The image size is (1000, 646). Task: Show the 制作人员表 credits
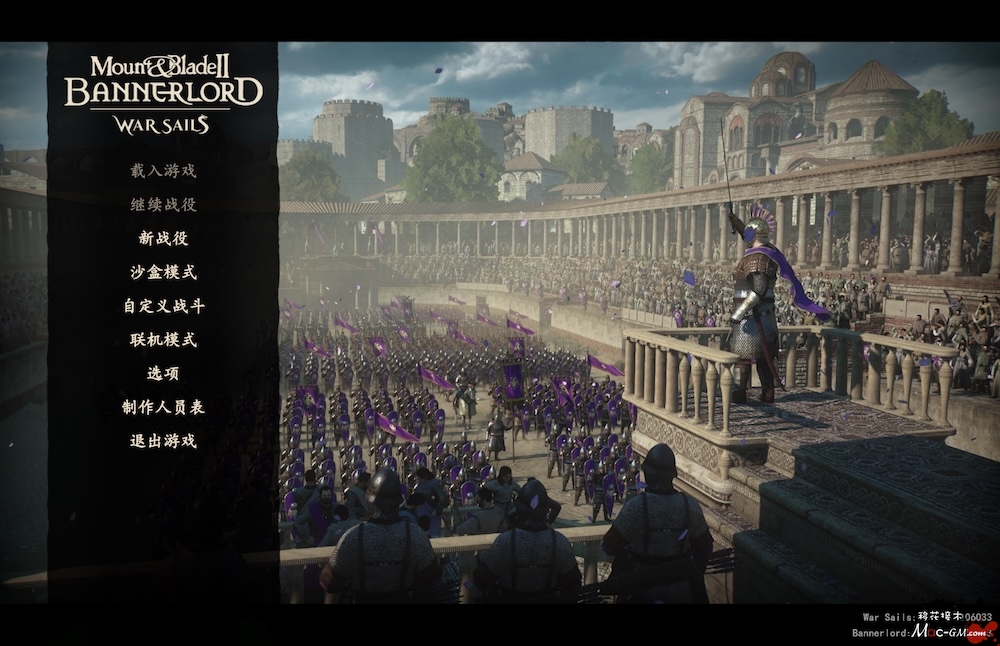click(163, 407)
